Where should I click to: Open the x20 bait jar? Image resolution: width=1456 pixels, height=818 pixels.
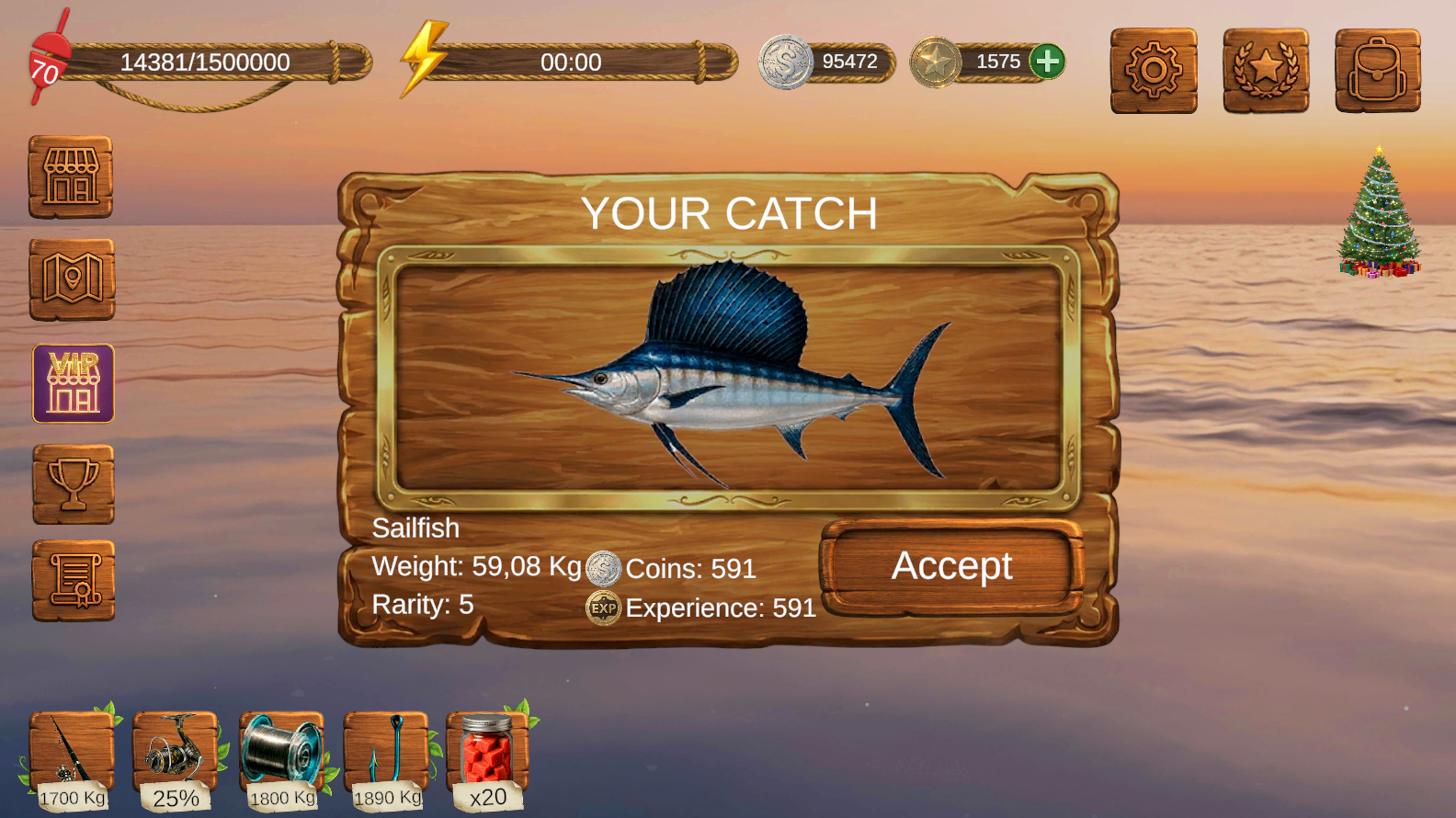(487, 754)
